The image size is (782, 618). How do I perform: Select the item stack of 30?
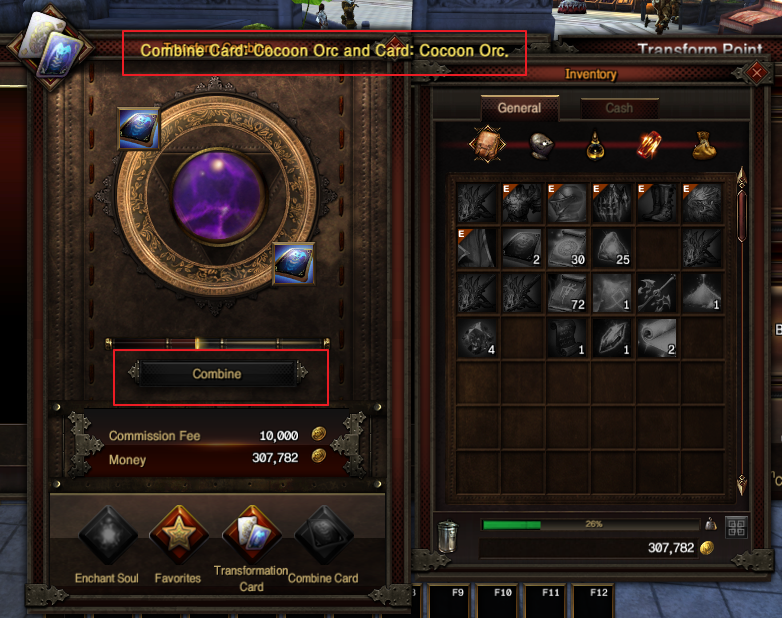pos(568,248)
